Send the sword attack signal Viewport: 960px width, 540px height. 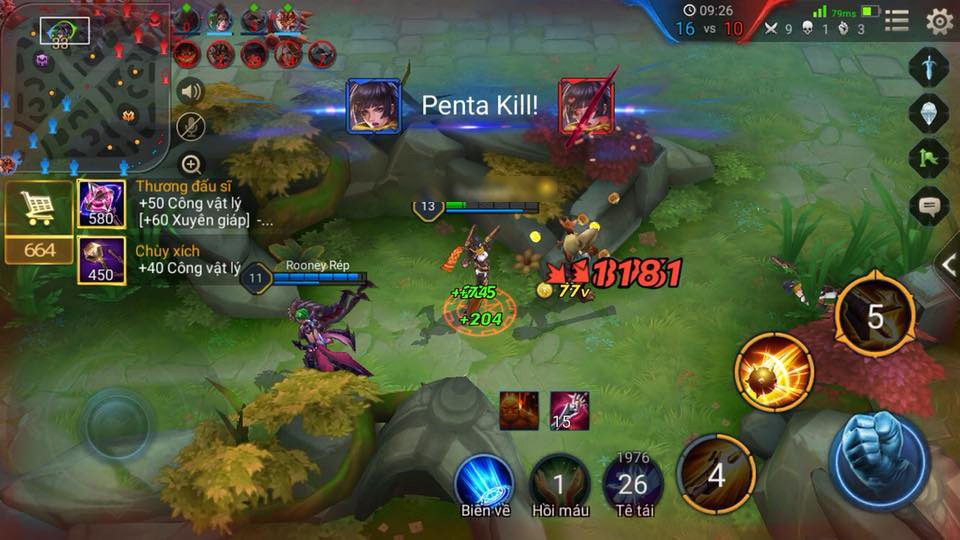(x=928, y=67)
